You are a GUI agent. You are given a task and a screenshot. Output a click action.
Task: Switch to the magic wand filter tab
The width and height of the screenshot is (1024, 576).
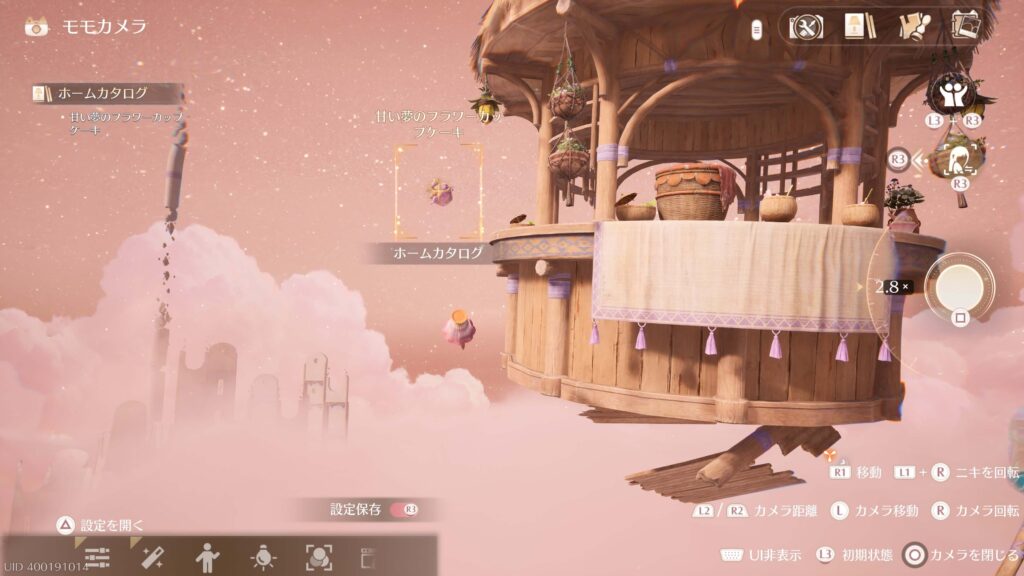152,558
